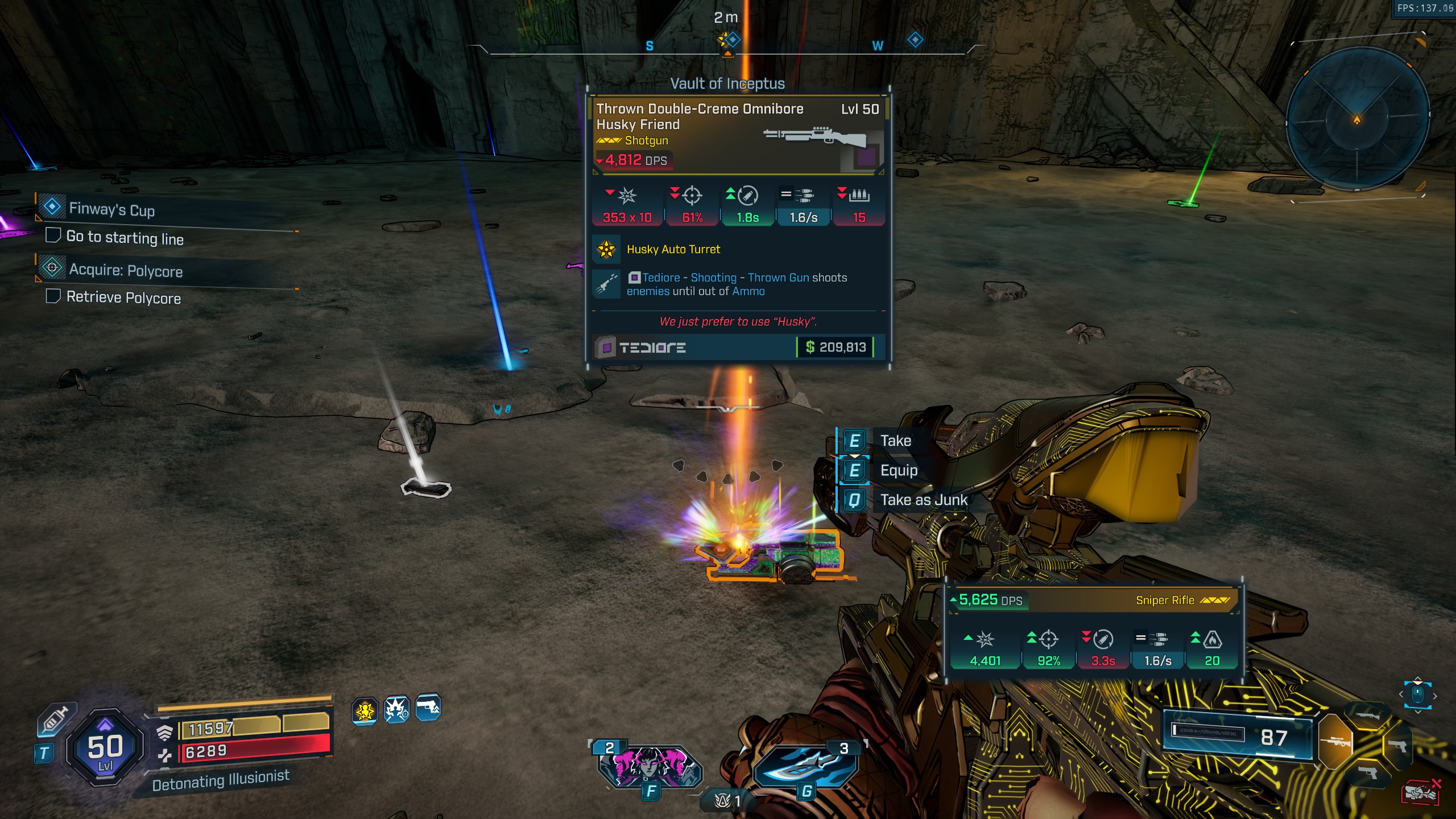Choose the Equip option for the shotgun
Viewport: 1456px width, 819px height.
(899, 470)
